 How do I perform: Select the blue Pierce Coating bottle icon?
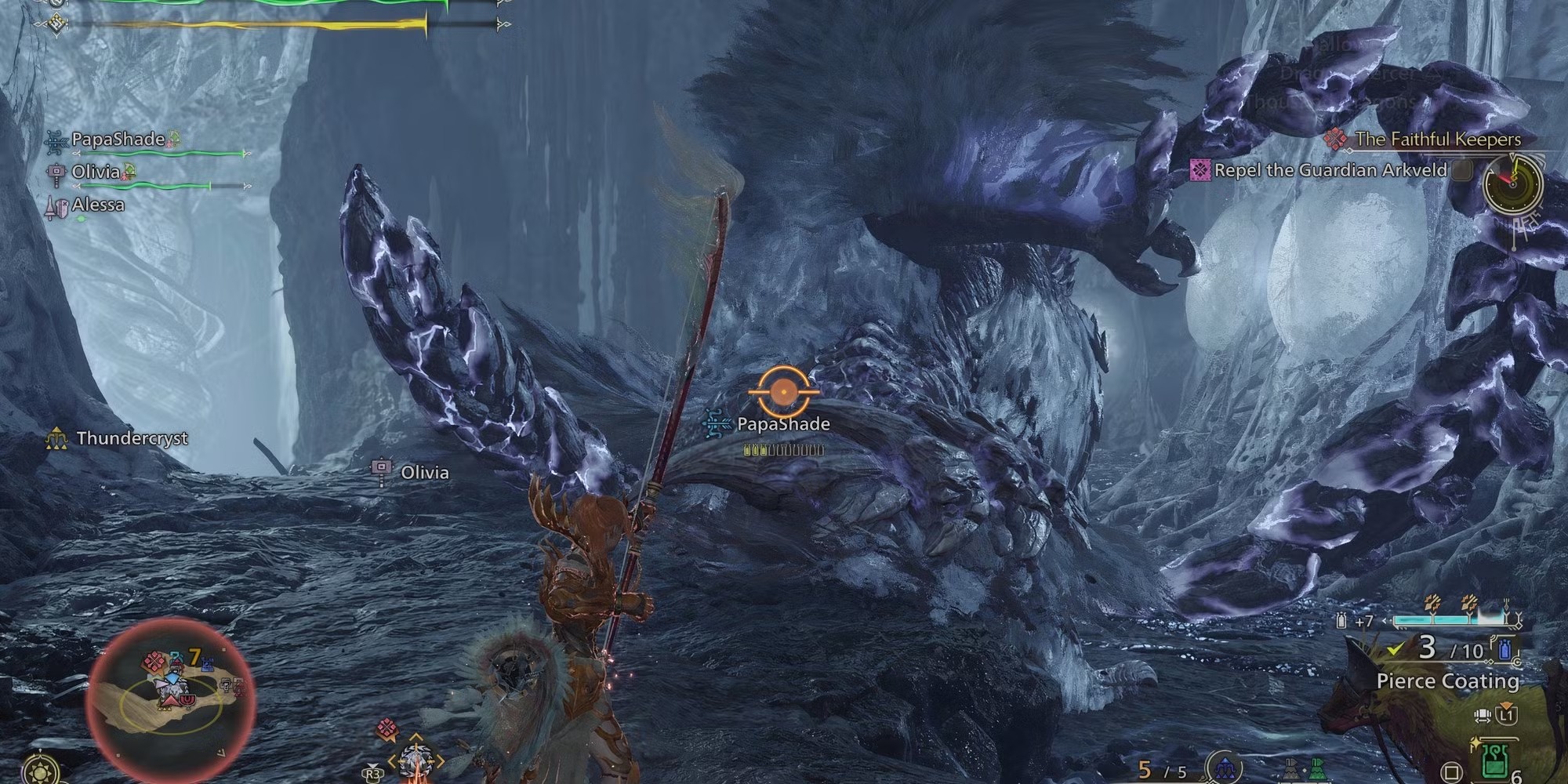click(x=1505, y=648)
